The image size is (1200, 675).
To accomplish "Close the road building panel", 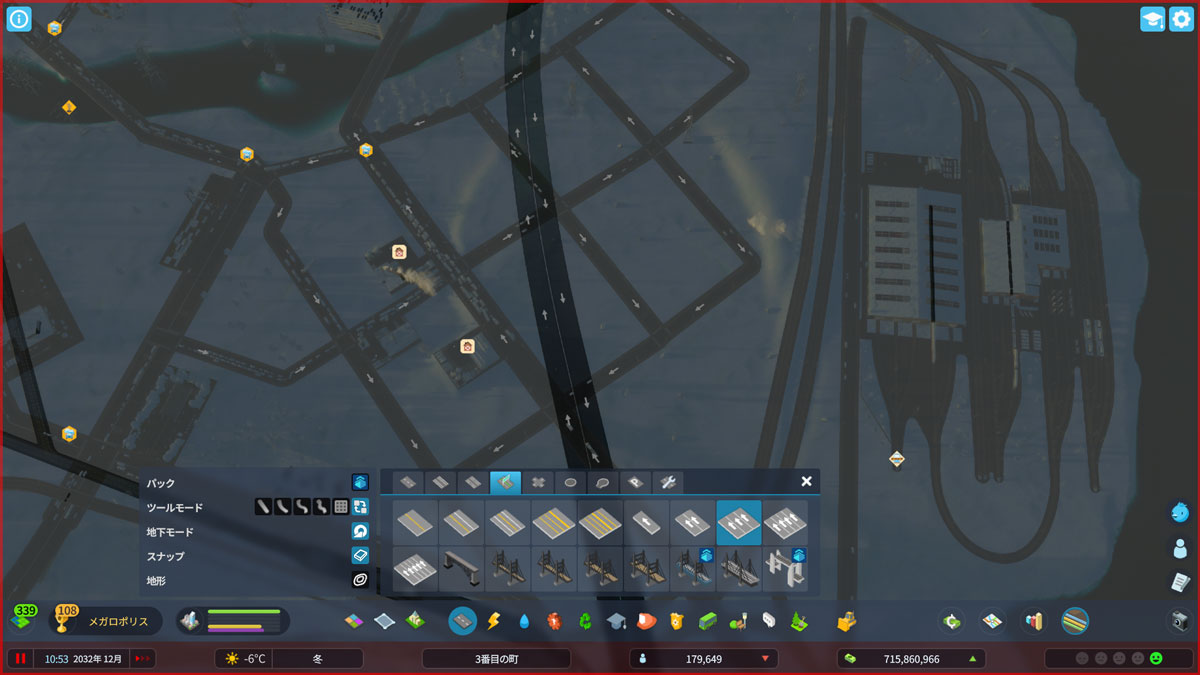I will point(806,481).
